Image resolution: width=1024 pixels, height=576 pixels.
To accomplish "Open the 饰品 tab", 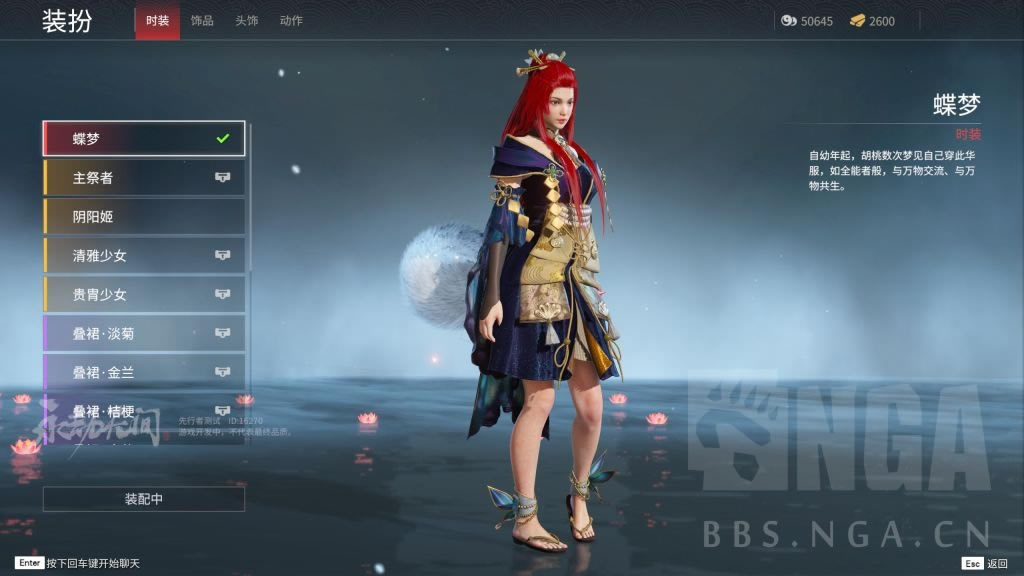I will [x=202, y=21].
